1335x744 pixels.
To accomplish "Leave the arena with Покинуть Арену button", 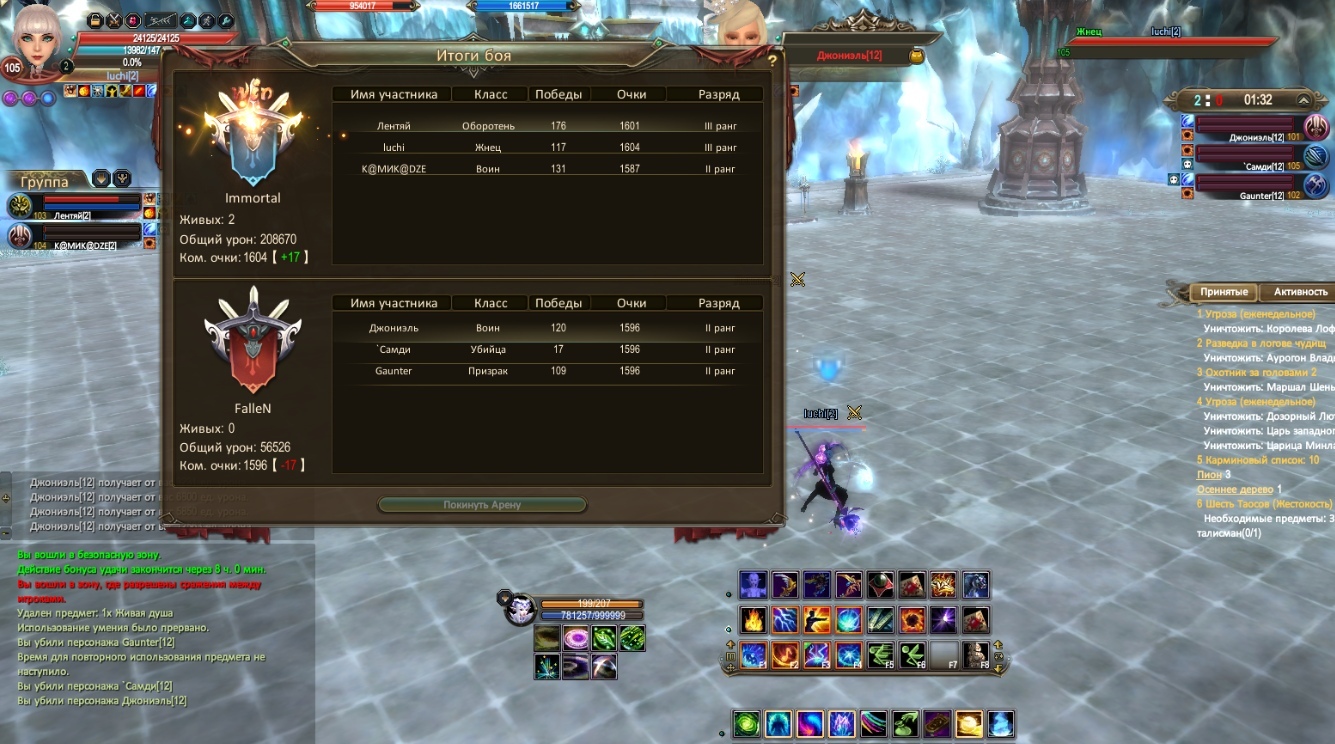I will [x=482, y=505].
